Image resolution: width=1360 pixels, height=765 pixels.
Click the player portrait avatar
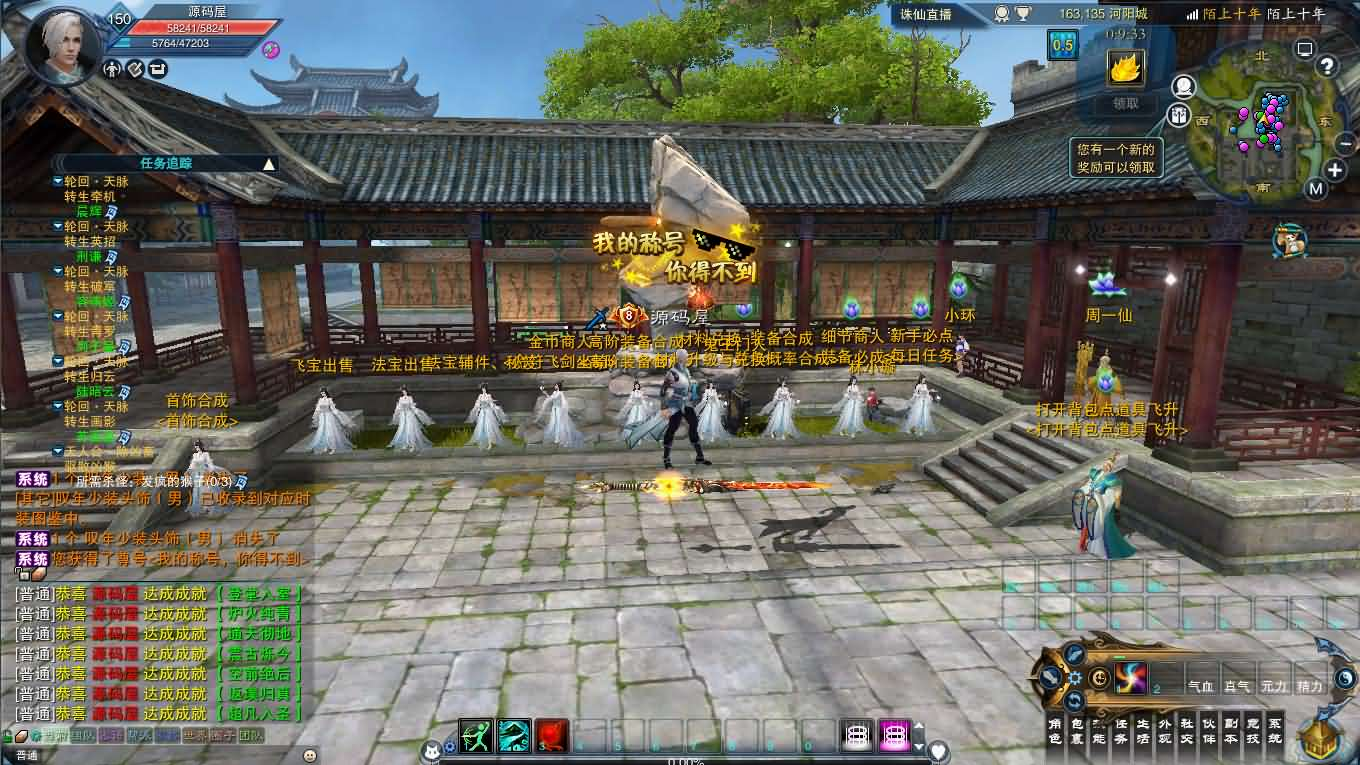point(62,45)
